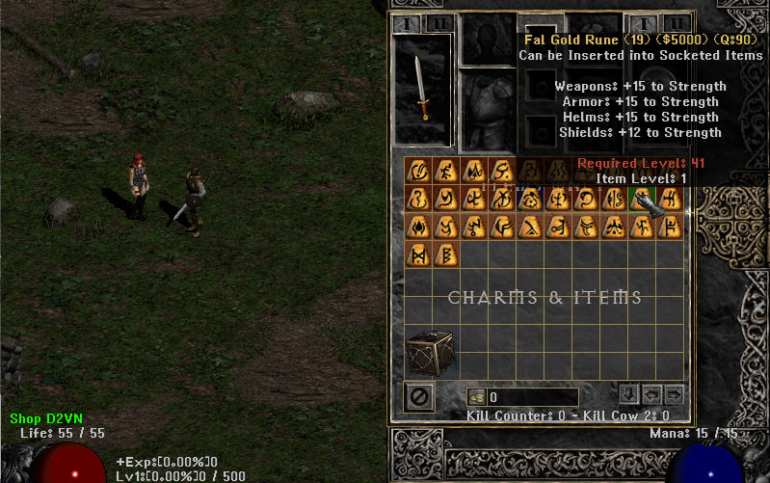Select the short sword in the weapon slot
The image size is (770, 483).
(424, 89)
